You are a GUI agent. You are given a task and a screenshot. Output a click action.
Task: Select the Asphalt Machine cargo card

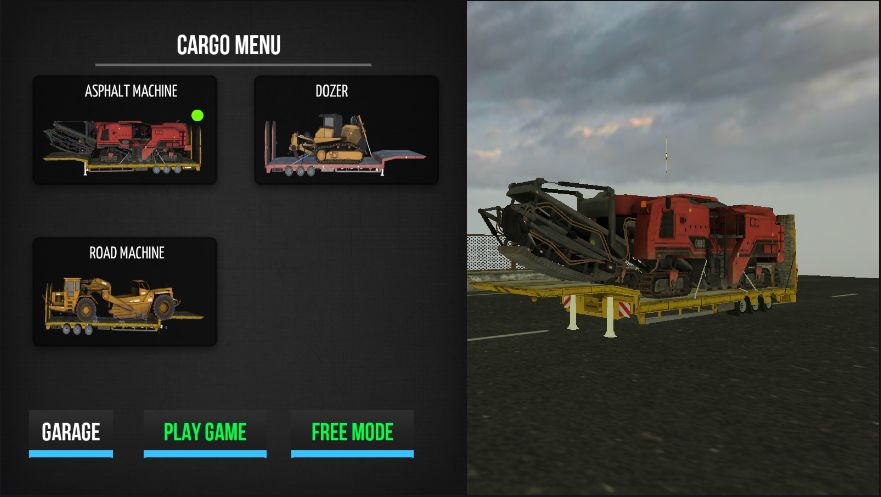pyautogui.click(x=125, y=131)
